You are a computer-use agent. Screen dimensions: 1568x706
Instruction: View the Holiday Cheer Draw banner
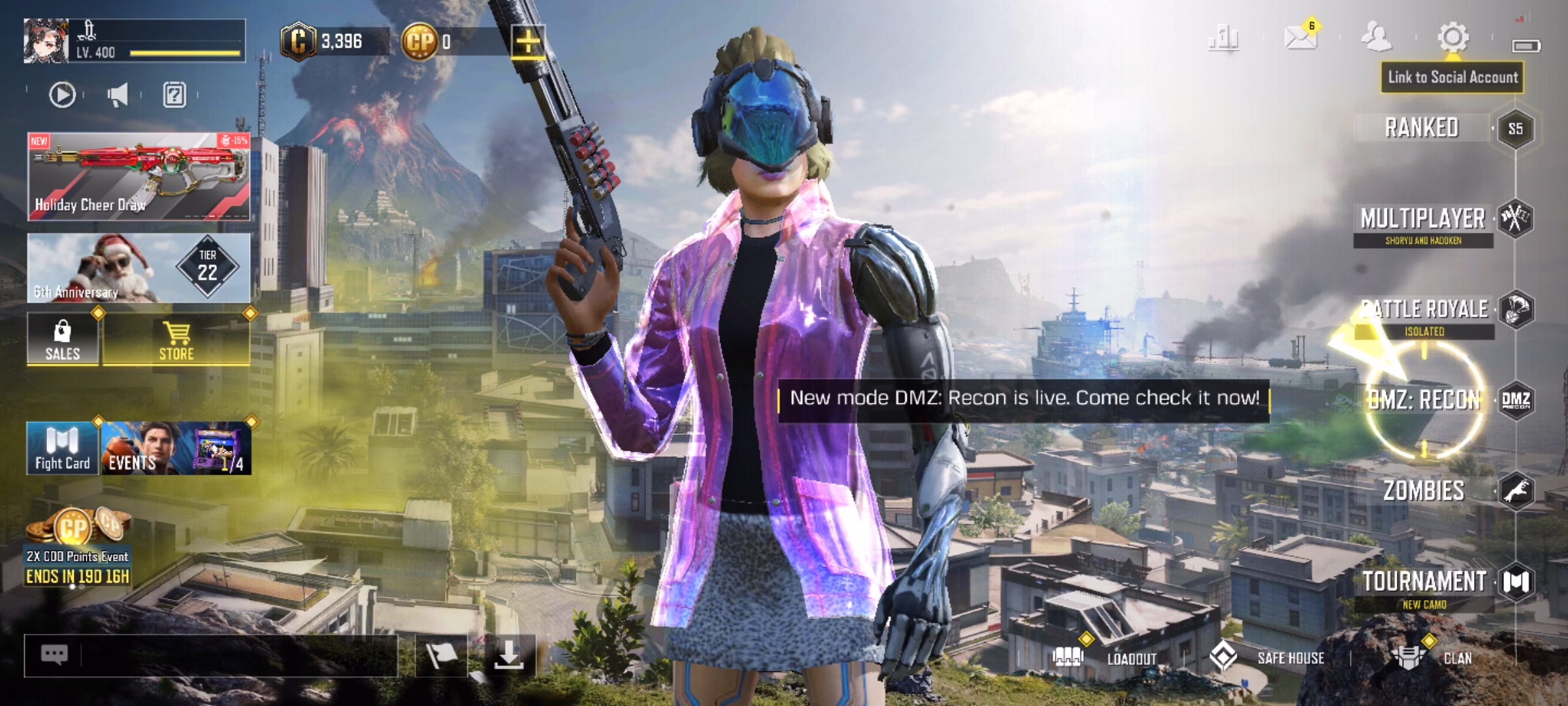tap(139, 176)
